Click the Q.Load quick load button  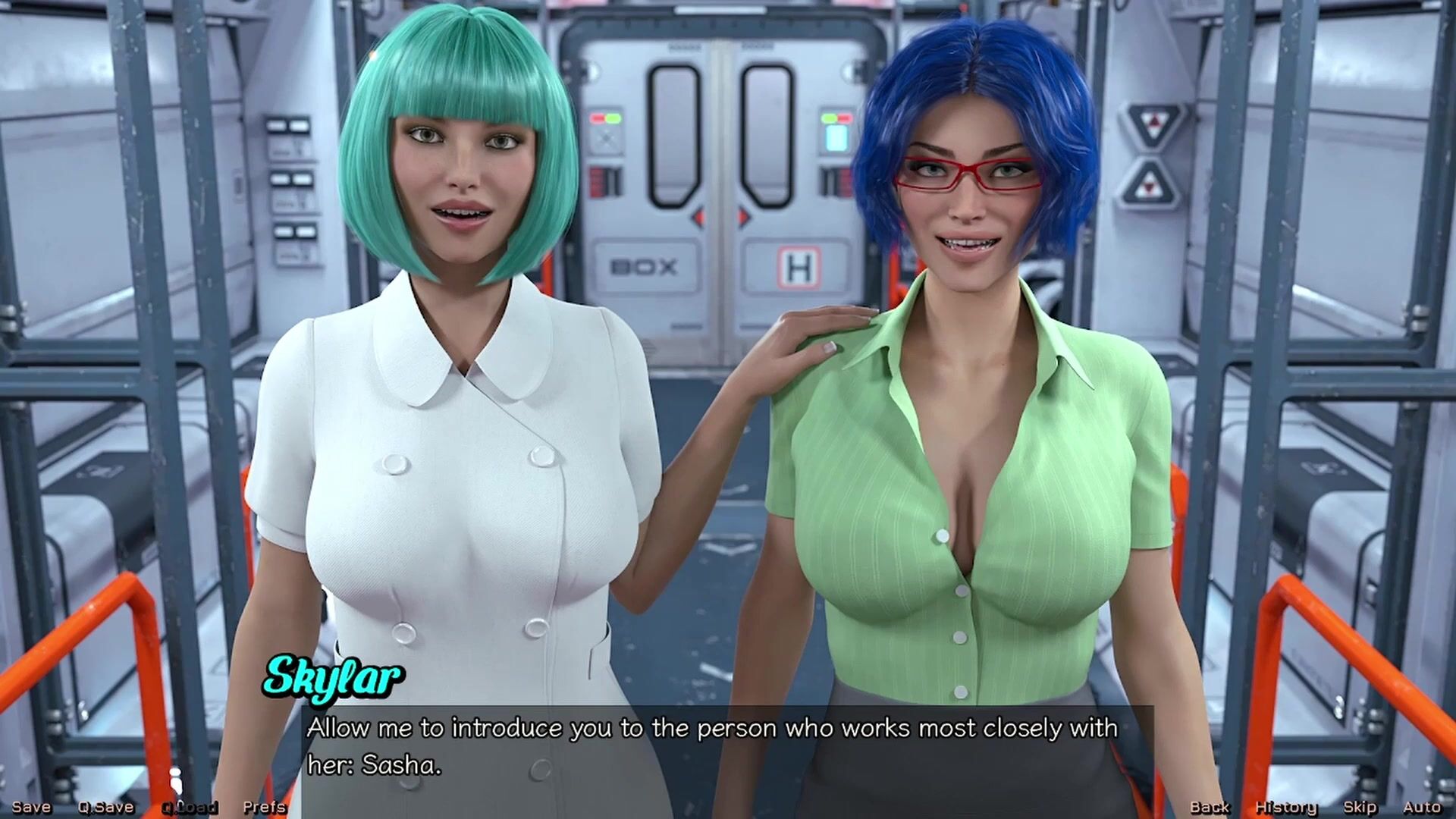coord(190,808)
